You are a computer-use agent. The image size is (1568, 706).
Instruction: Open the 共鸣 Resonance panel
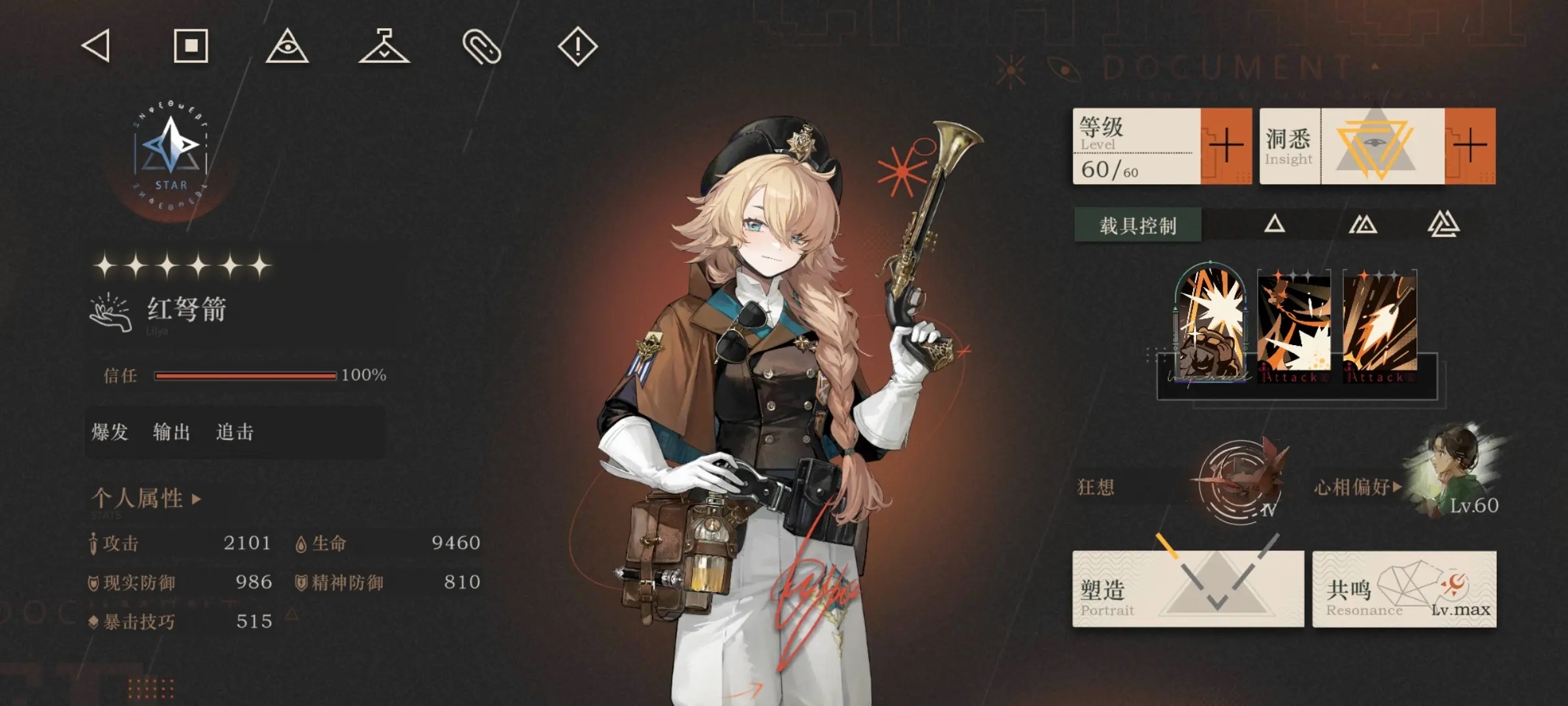point(1404,588)
